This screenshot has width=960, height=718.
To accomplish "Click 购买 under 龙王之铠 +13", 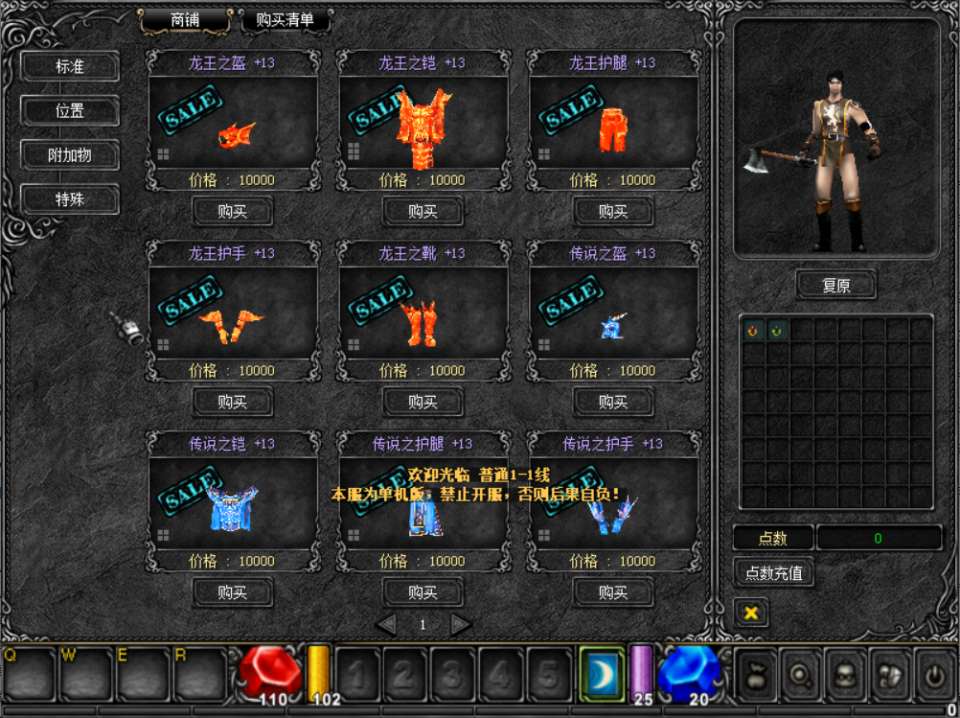I will pos(423,211).
